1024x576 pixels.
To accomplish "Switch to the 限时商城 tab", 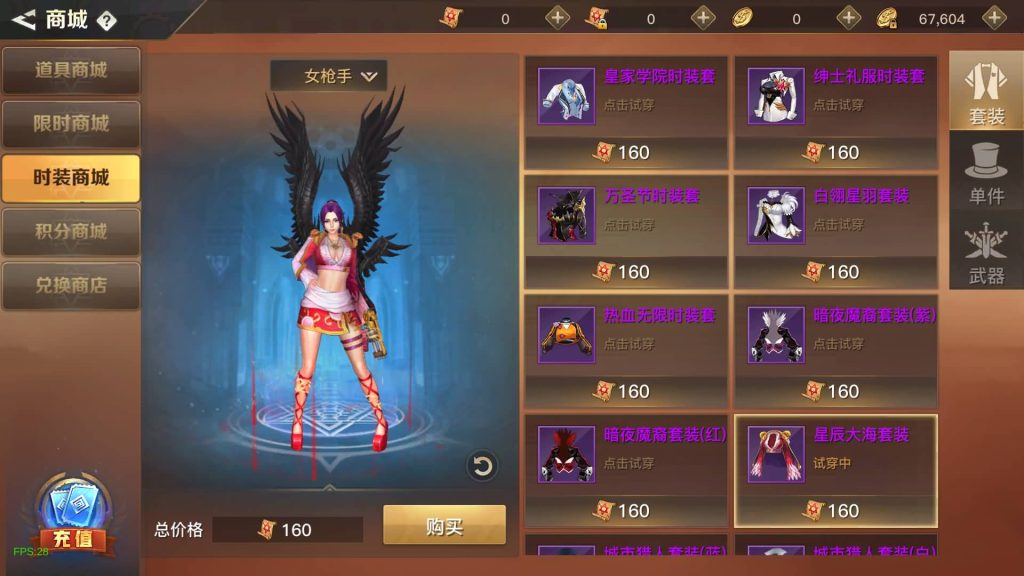I will (71, 124).
